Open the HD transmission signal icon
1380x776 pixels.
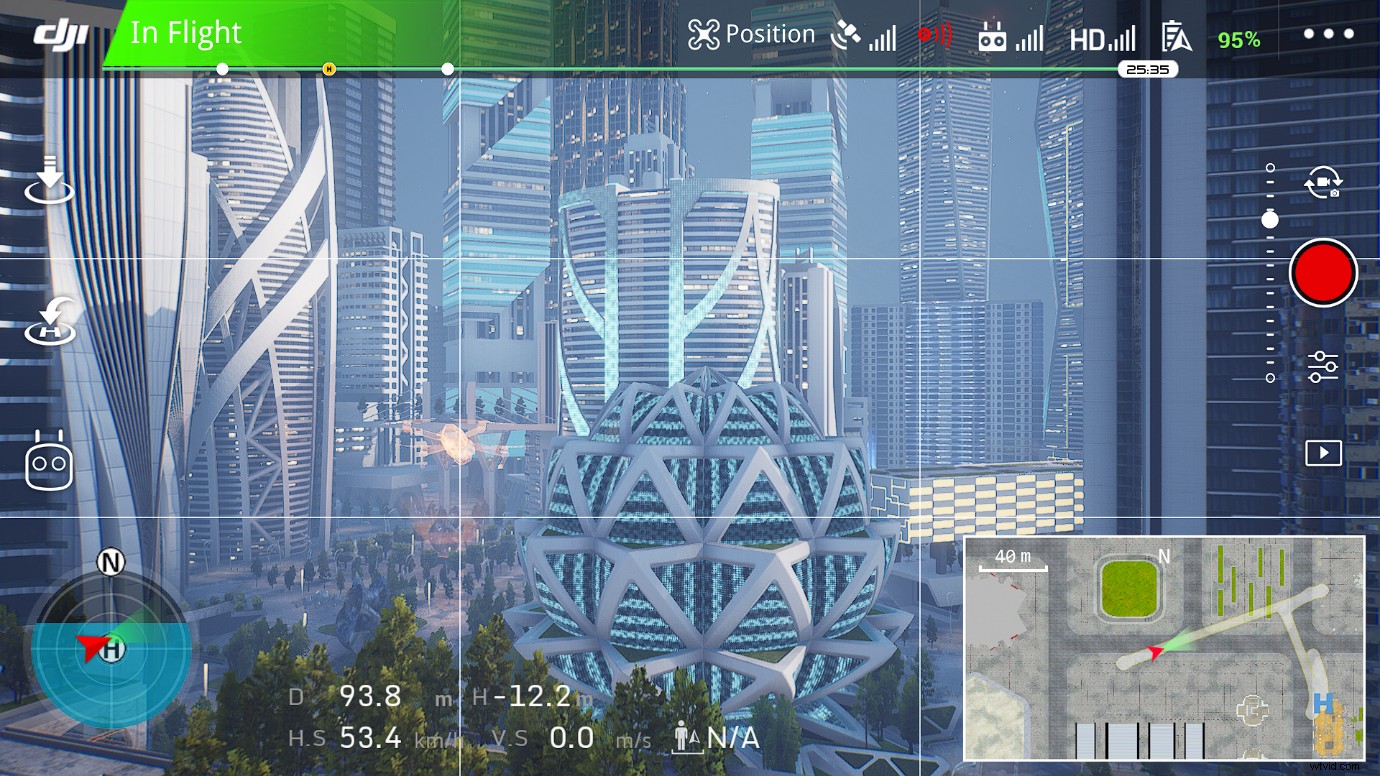click(x=1103, y=38)
